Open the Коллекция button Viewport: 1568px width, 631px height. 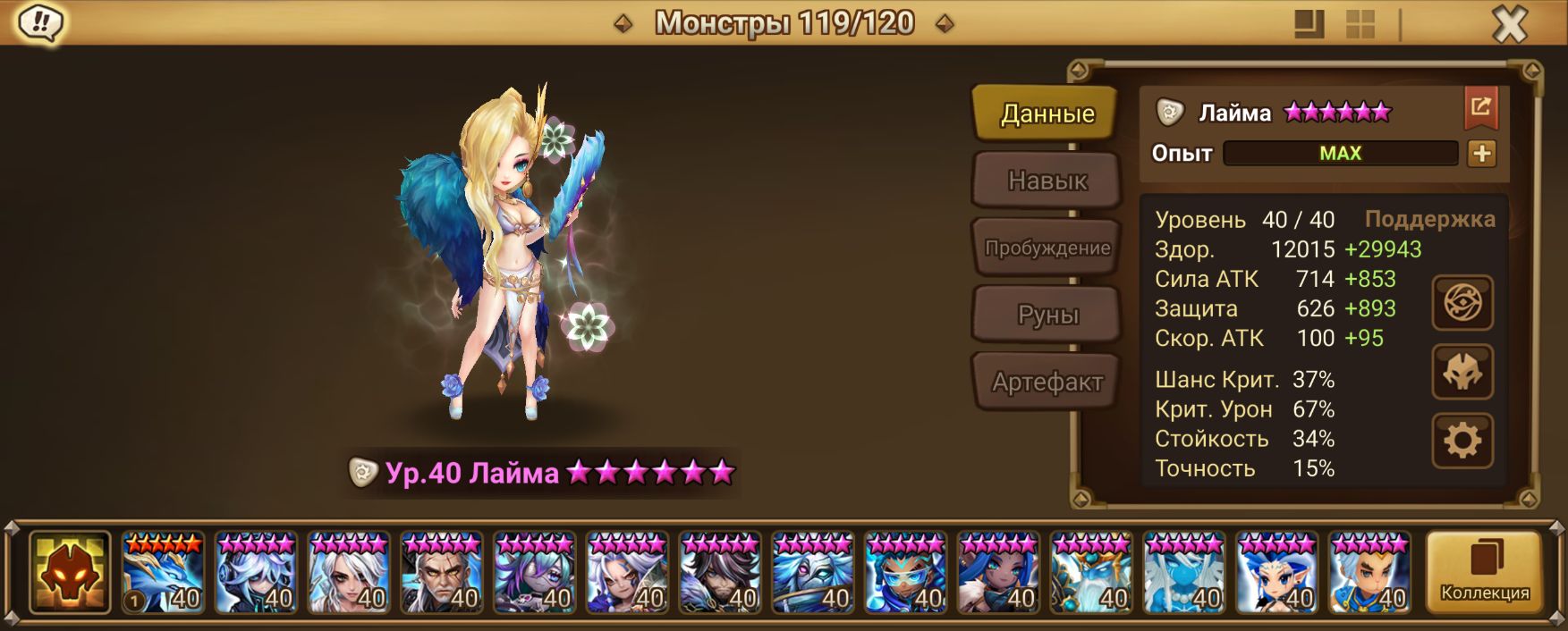point(1484,572)
